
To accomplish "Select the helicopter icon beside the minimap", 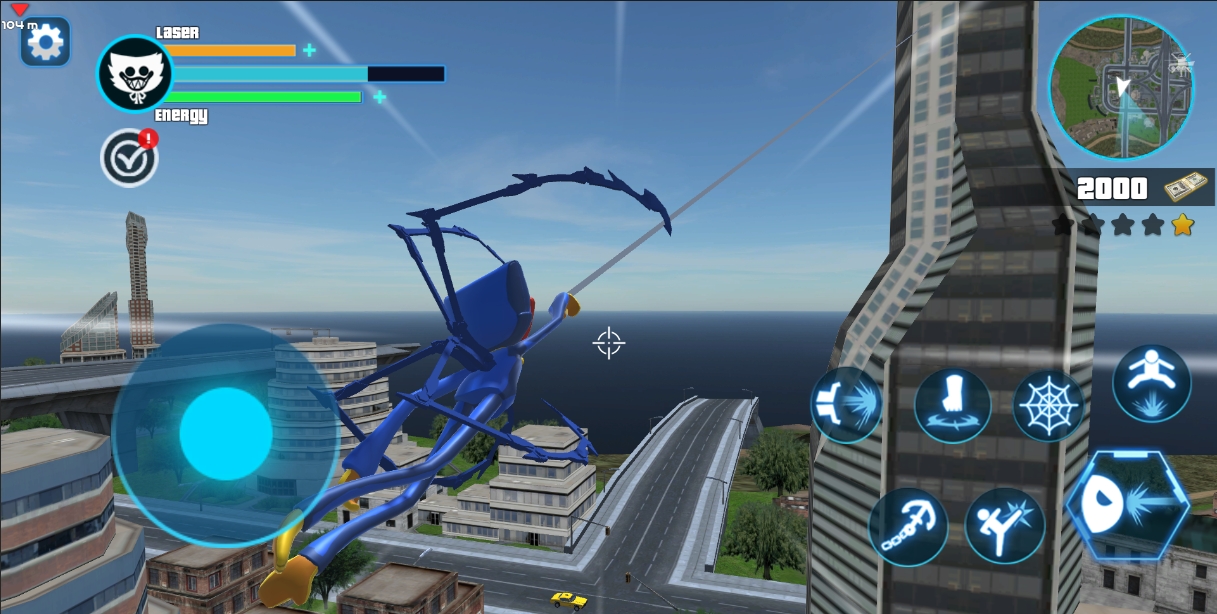I will pos(1181,65).
